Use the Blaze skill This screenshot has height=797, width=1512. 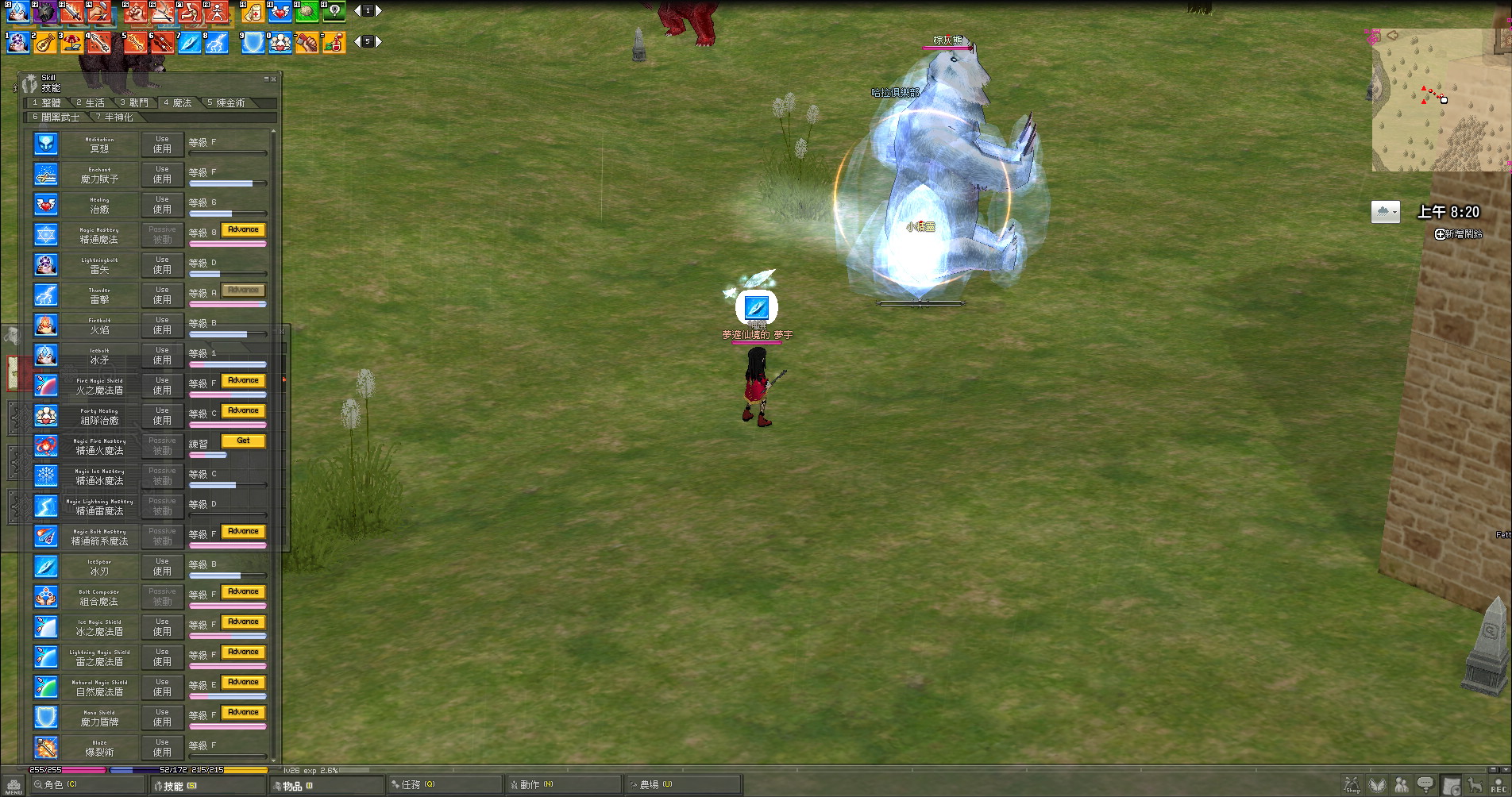(x=162, y=747)
